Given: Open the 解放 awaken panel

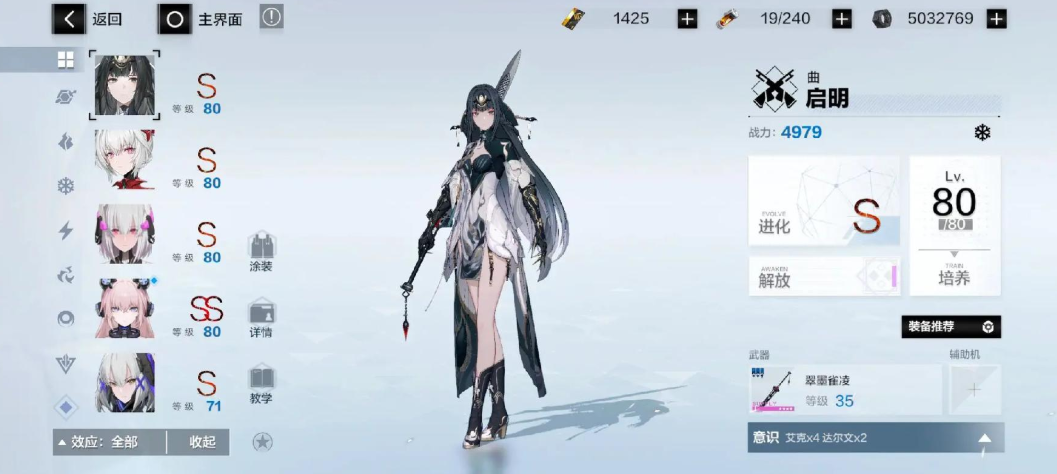Looking at the screenshot, I should click(823, 276).
